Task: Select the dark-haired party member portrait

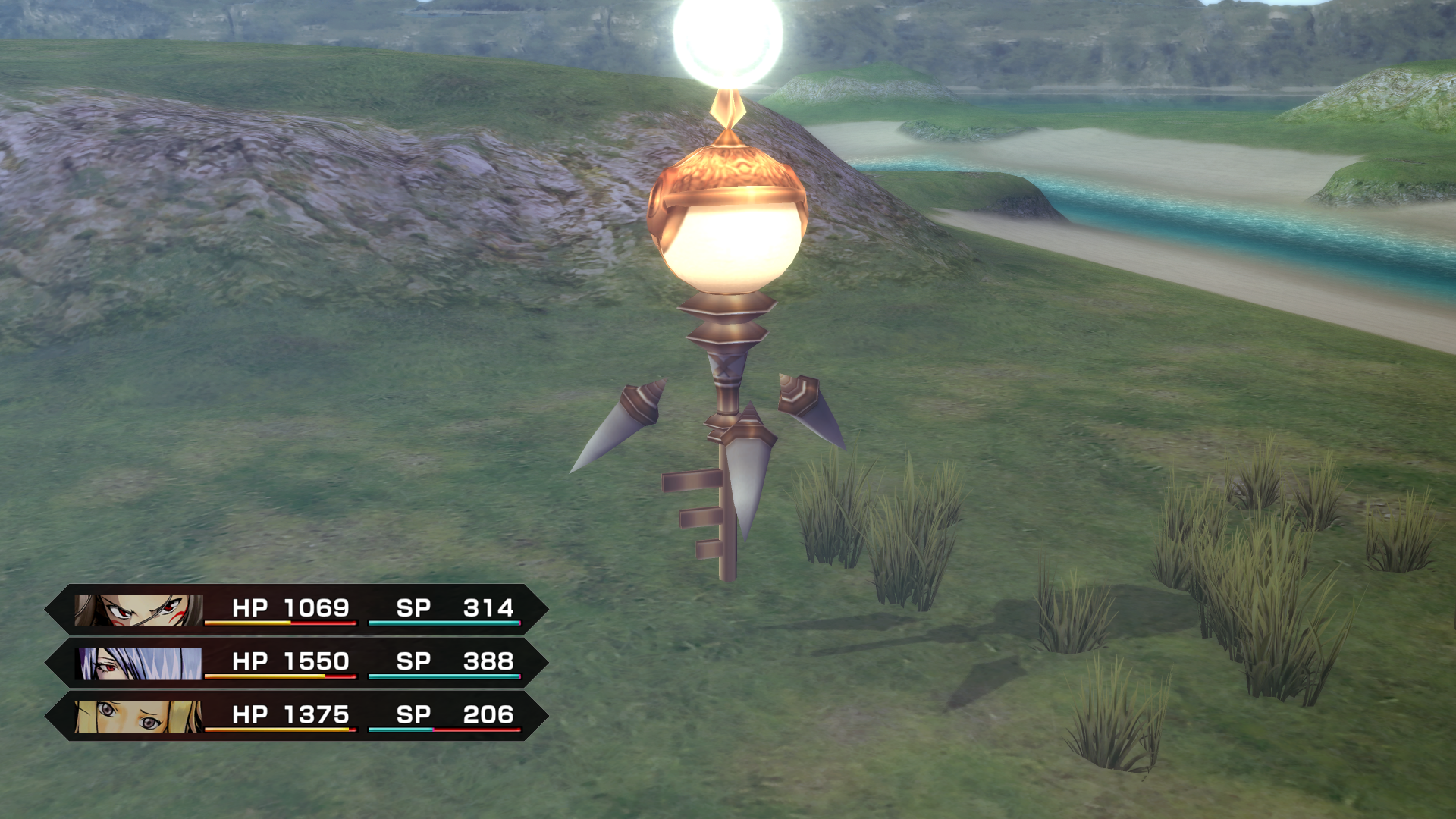Action: point(139,610)
